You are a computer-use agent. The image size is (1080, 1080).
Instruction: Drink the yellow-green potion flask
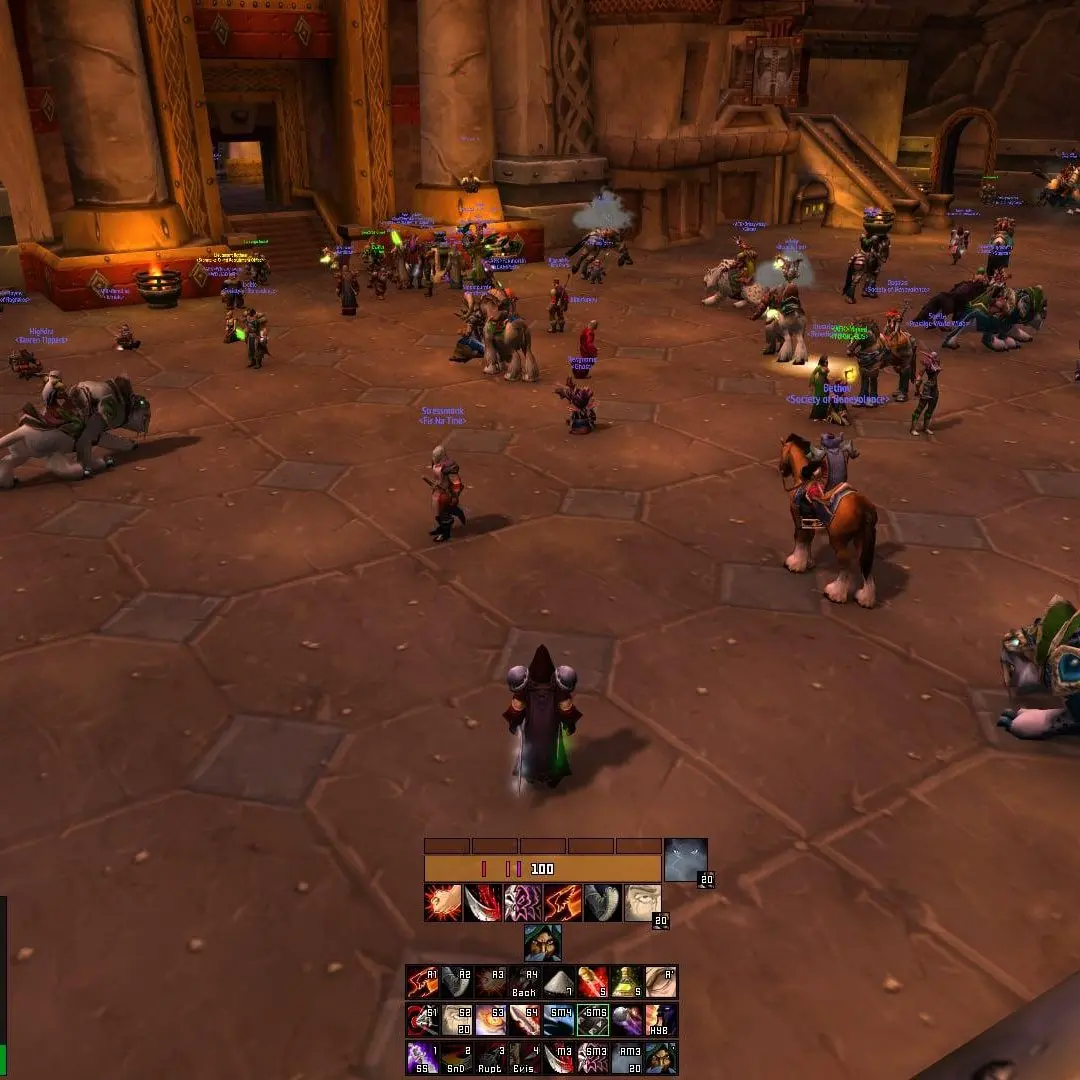pyautogui.click(x=627, y=982)
